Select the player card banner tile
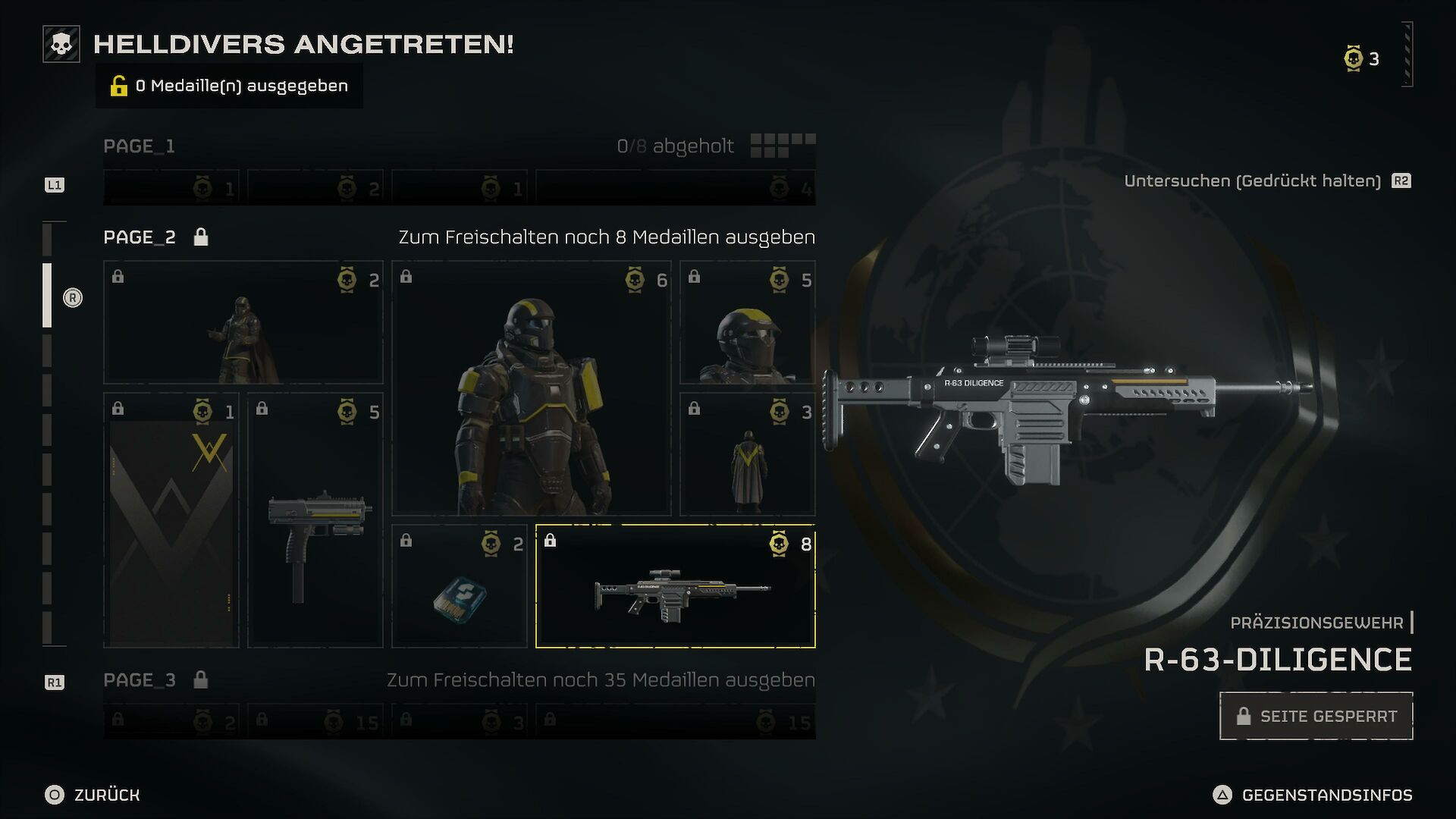The width and height of the screenshot is (1456, 819). [171, 520]
